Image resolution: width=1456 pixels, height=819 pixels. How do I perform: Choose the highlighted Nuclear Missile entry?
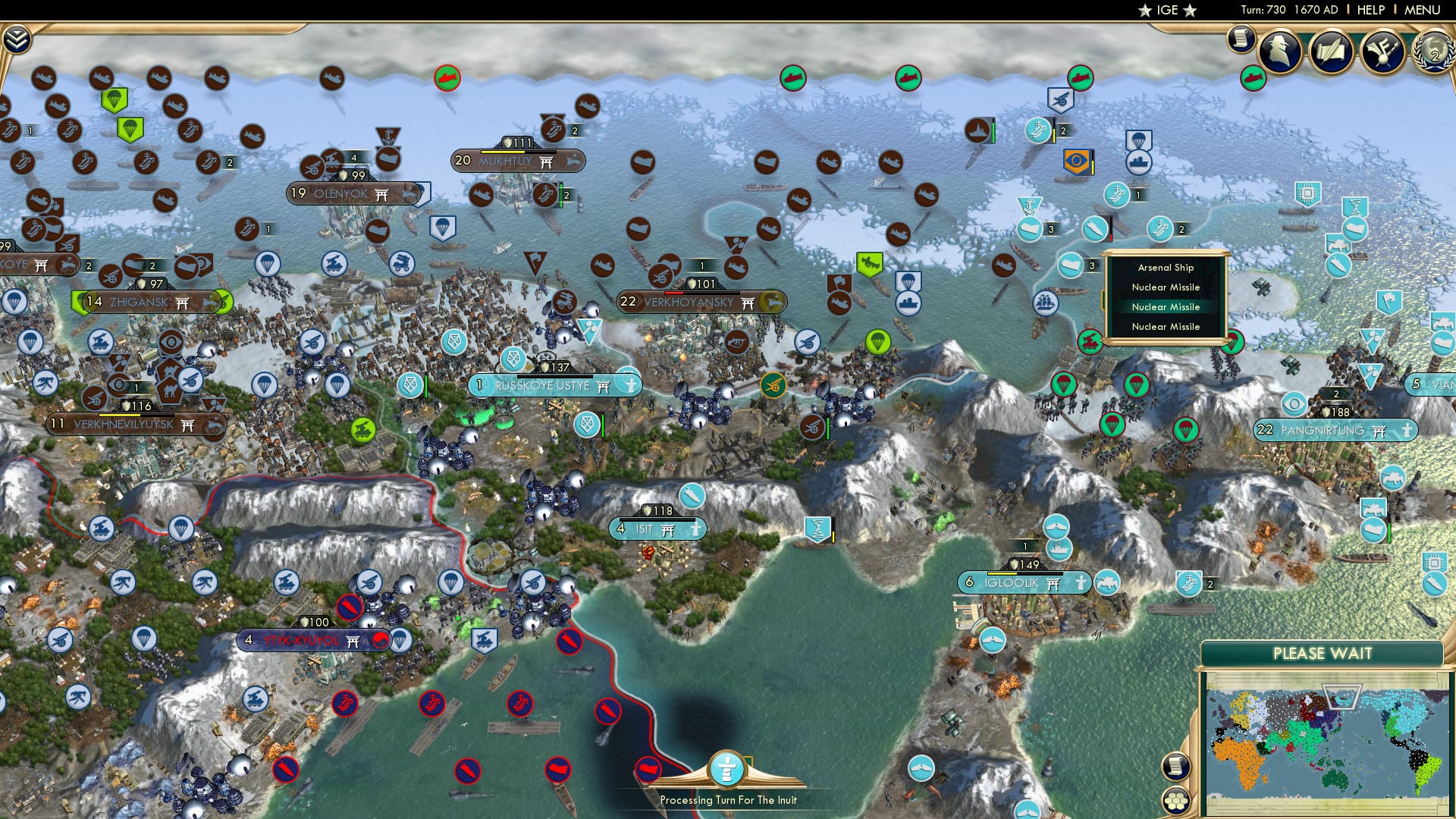coord(1165,307)
